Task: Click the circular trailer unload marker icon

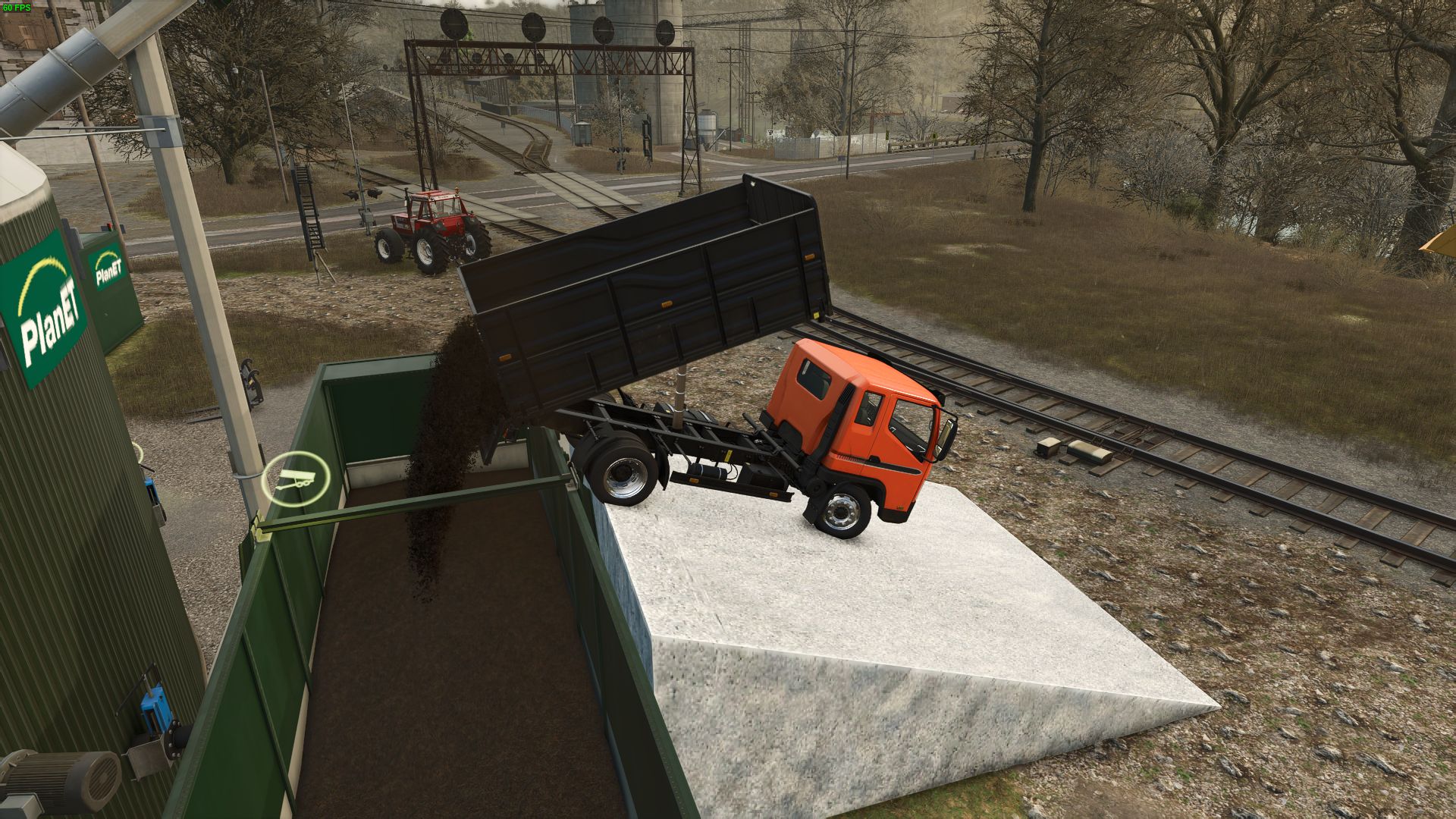Action: [x=295, y=480]
